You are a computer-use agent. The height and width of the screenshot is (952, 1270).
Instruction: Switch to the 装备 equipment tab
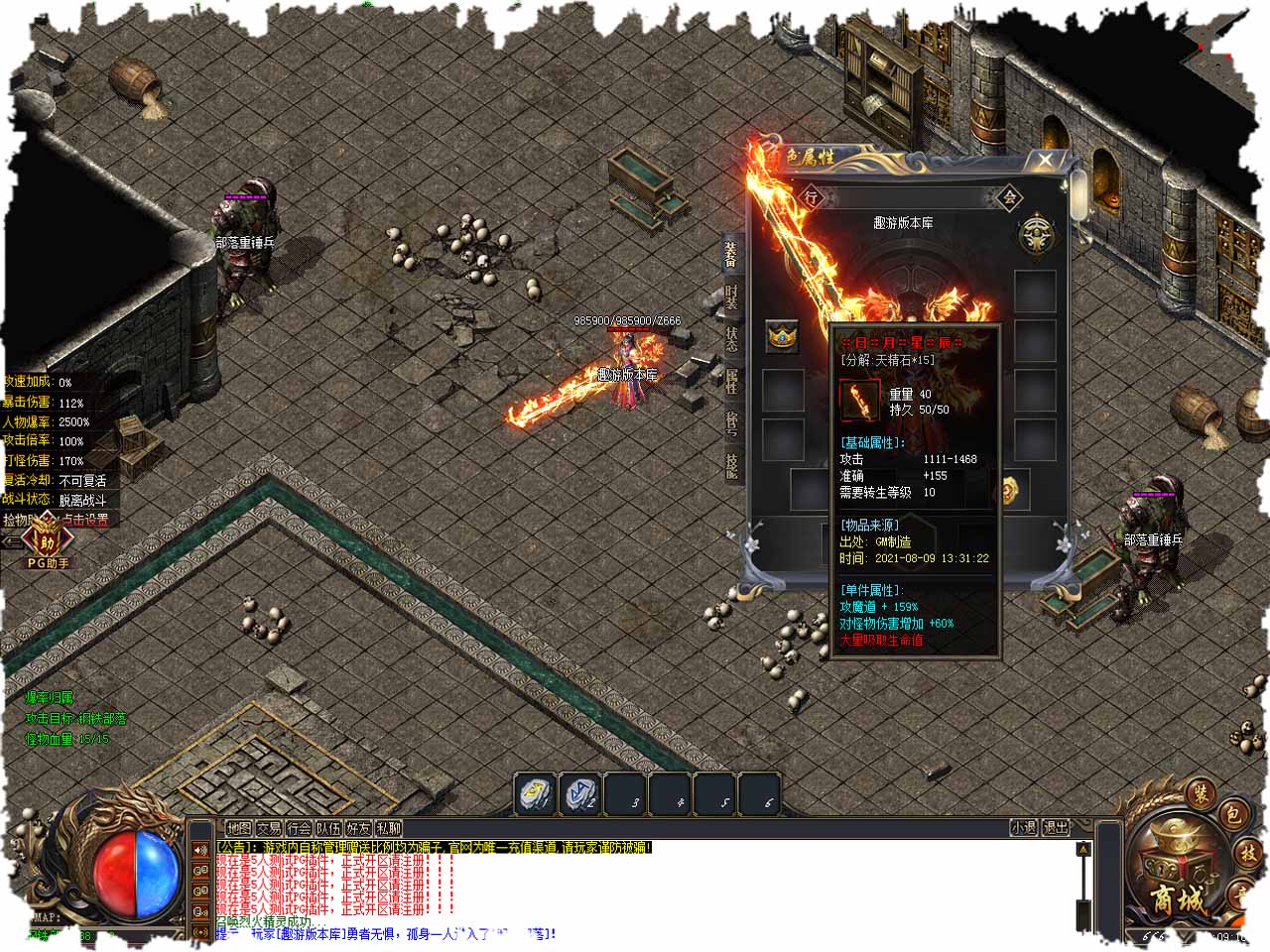tap(731, 255)
